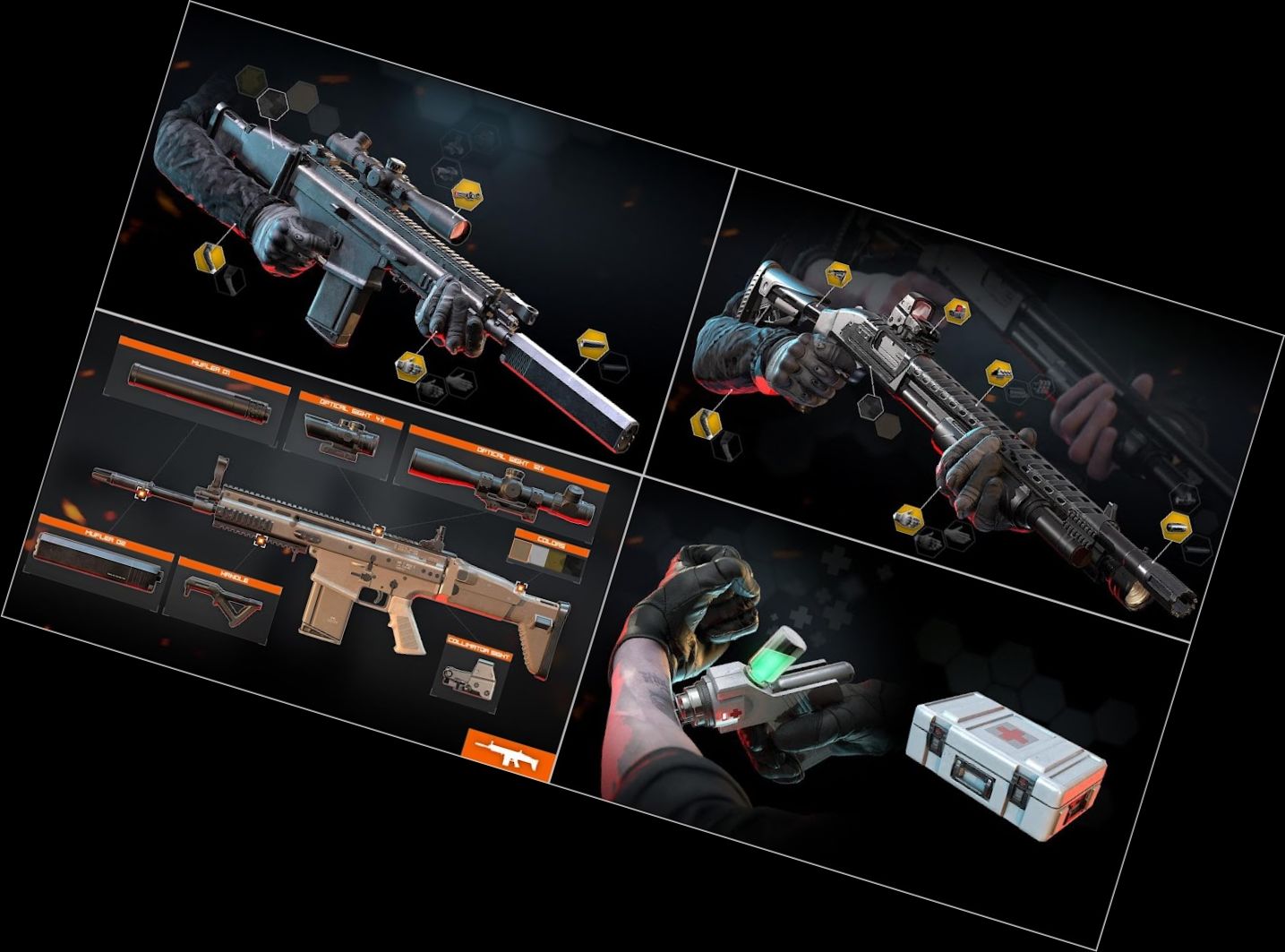Equip the Handle foregrip attachment
1285x952 pixels.
[224, 600]
